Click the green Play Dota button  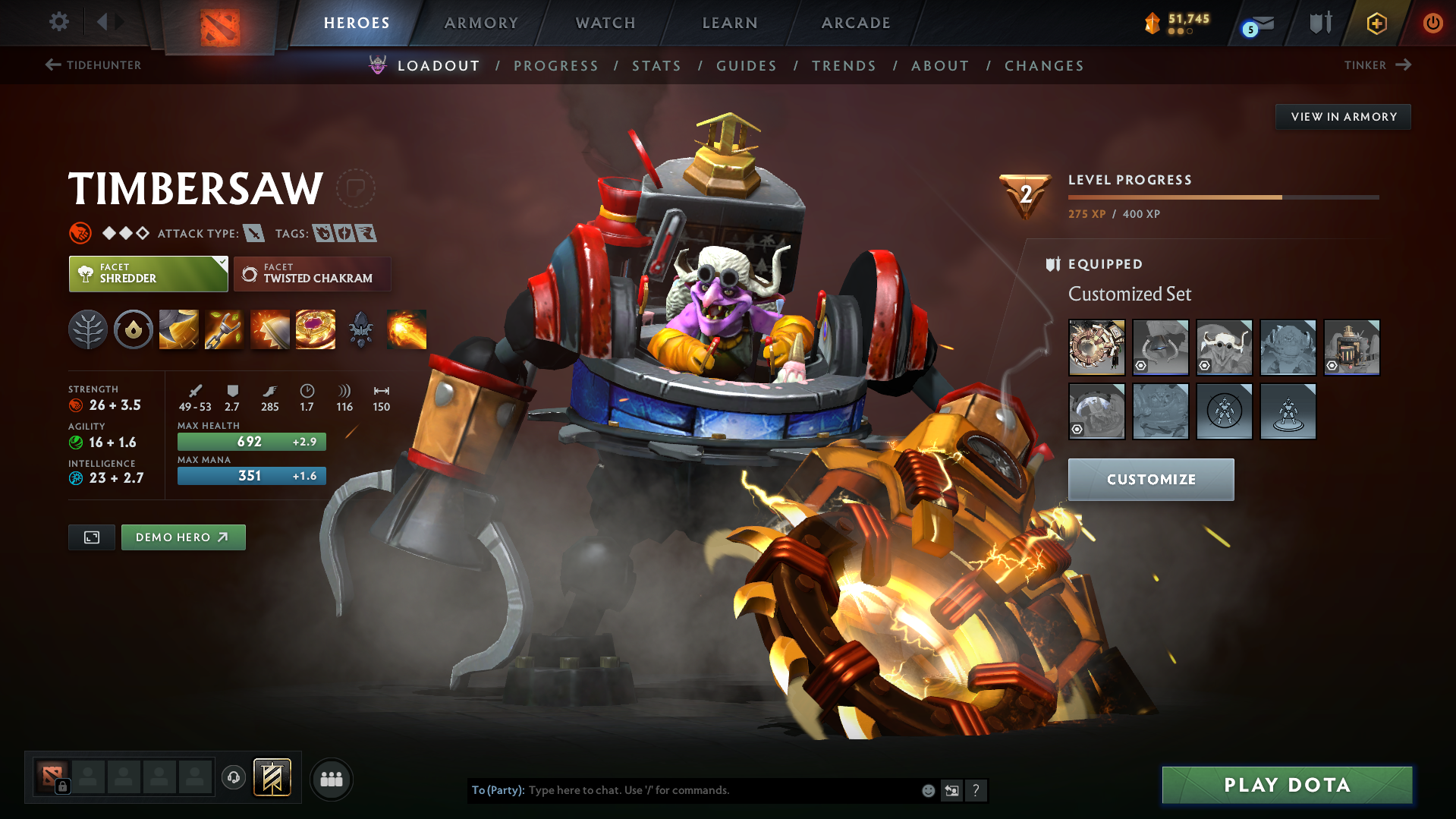pos(1287,785)
